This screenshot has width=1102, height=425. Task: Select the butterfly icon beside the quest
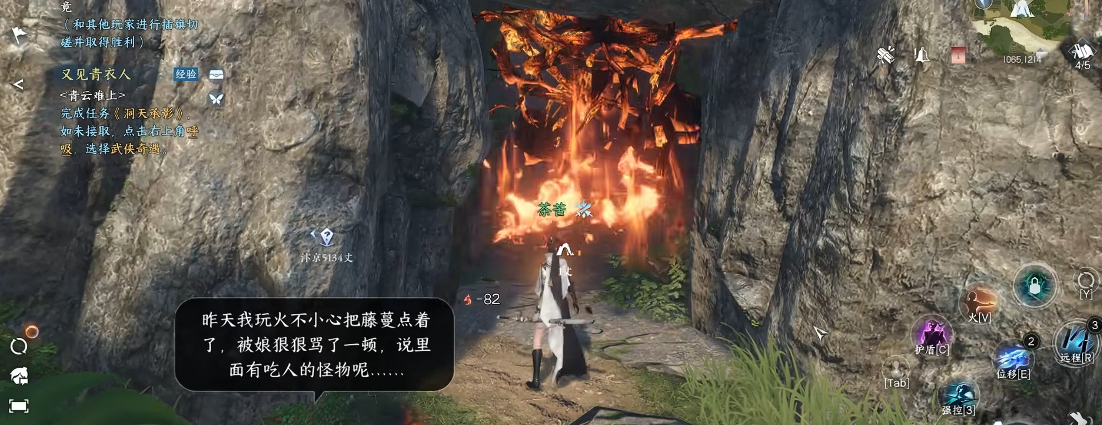pos(215,98)
